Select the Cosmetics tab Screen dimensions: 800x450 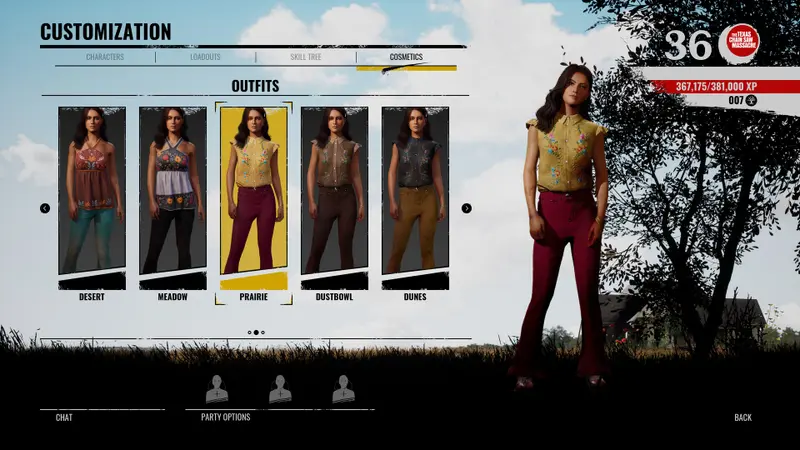[406, 57]
